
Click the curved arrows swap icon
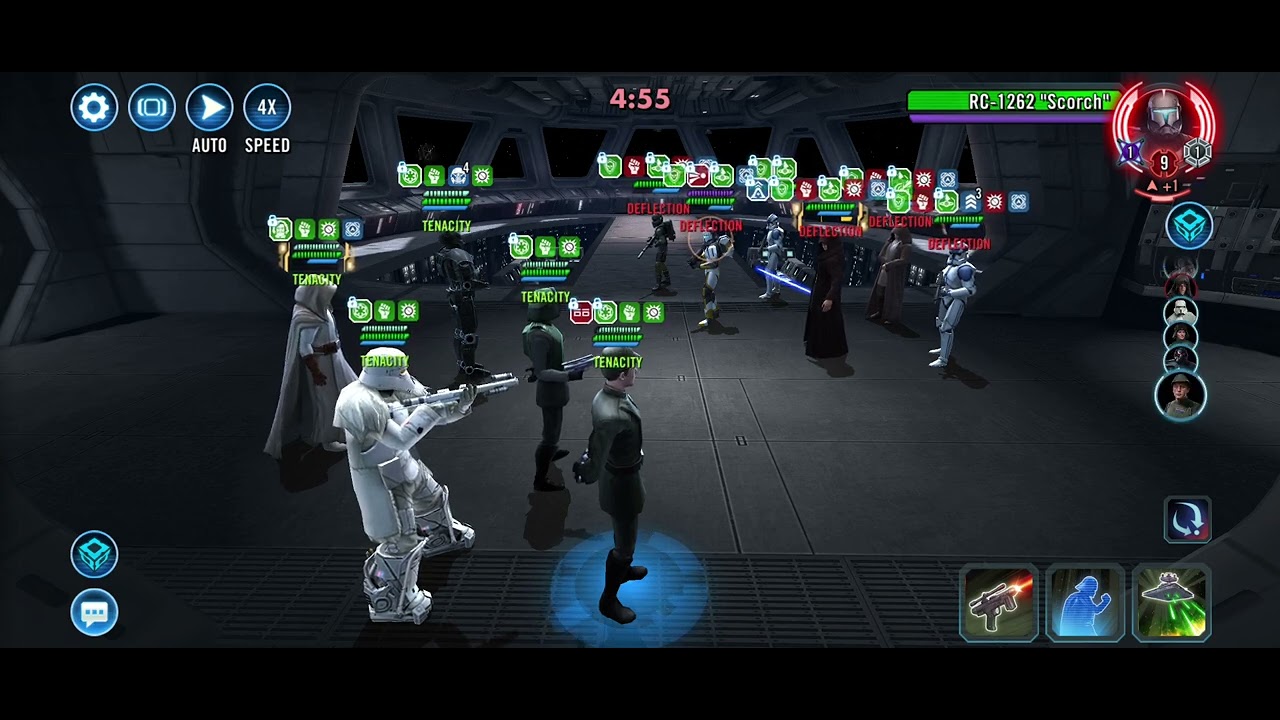point(1187,520)
